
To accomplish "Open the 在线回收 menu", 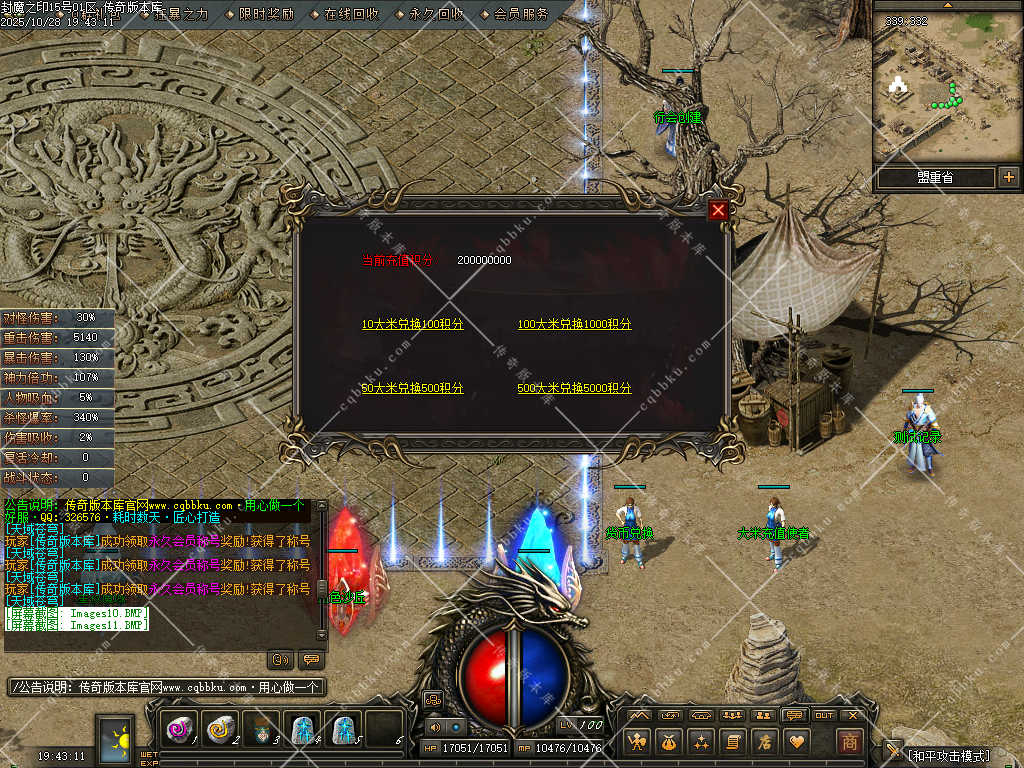I will tap(351, 14).
